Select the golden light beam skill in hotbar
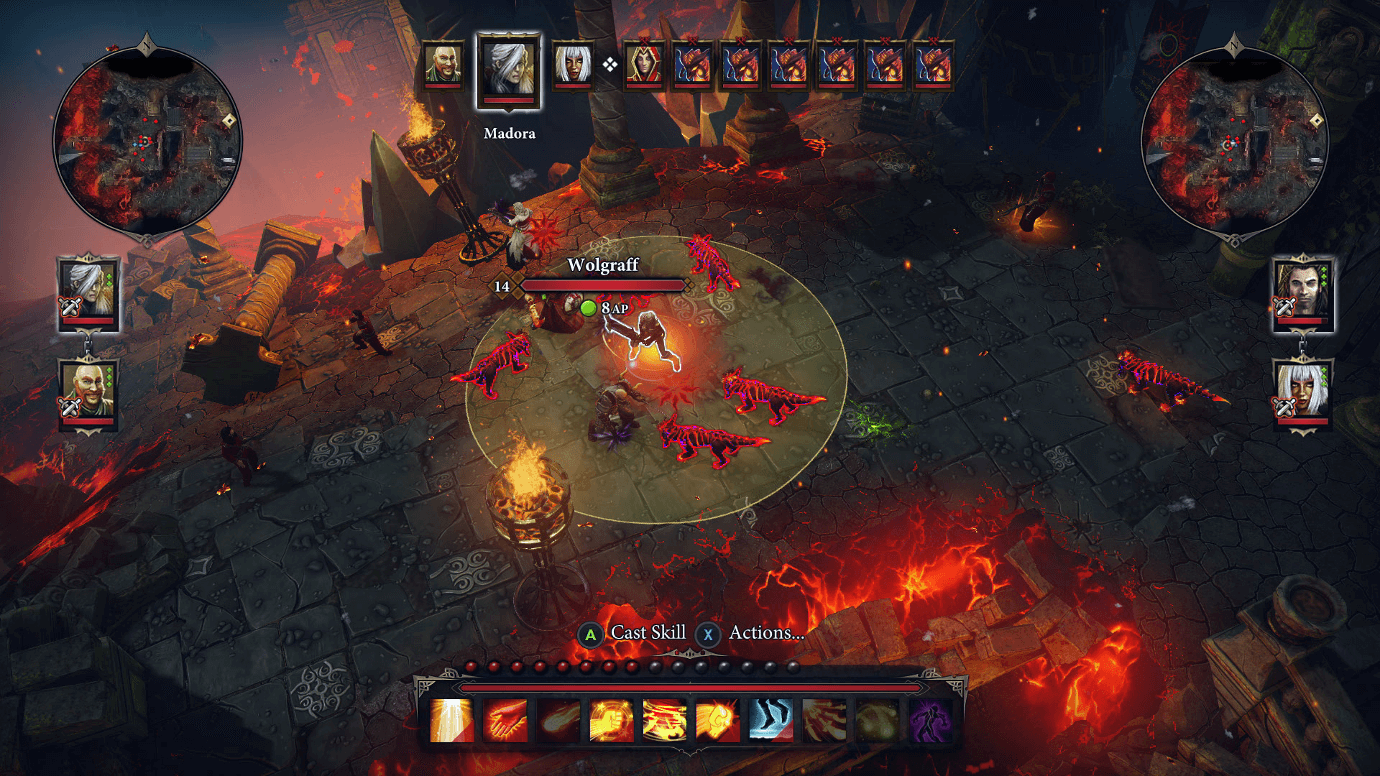Image resolution: width=1380 pixels, height=776 pixels. 450,721
